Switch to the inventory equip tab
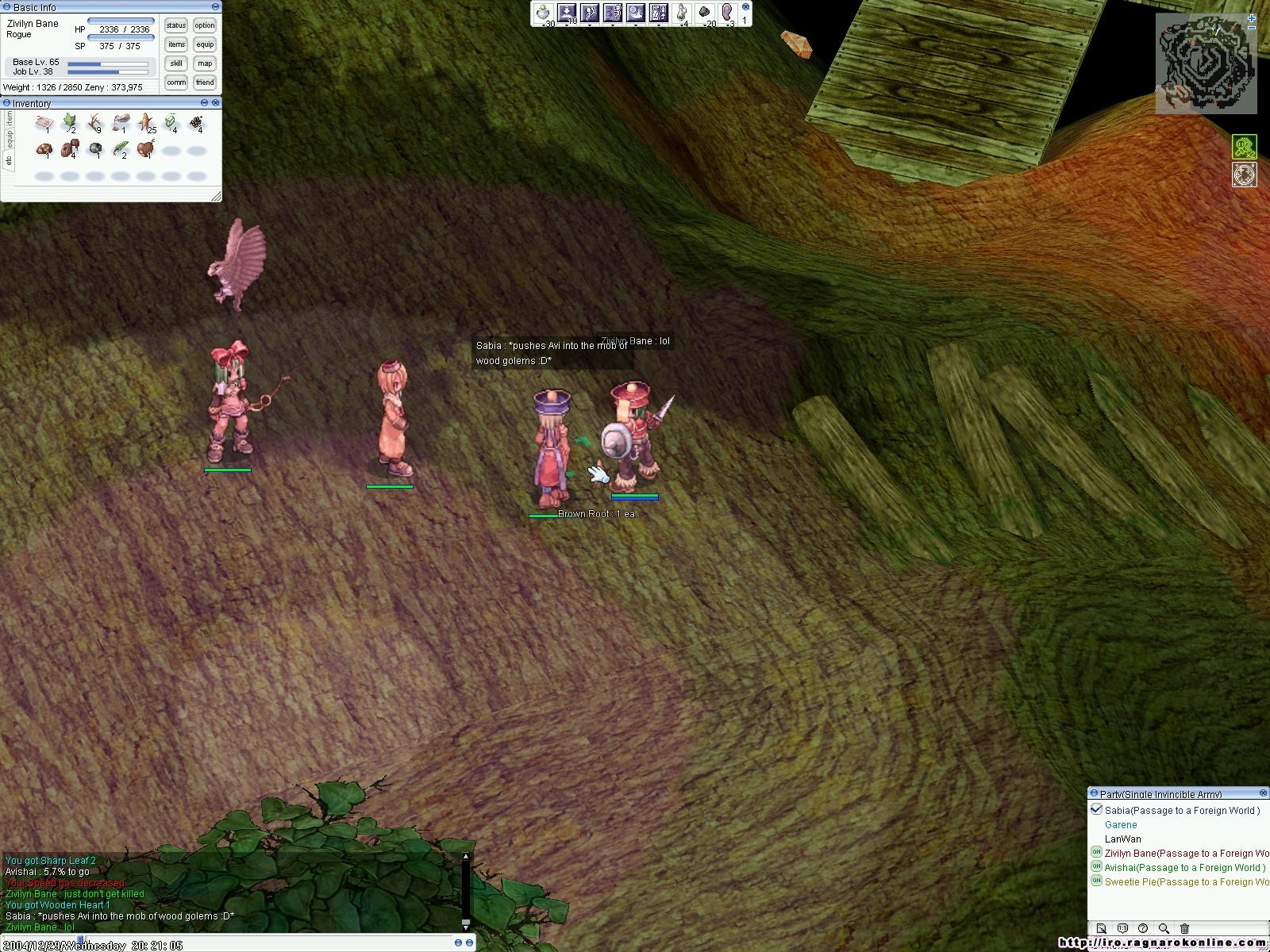This screenshot has width=1270, height=952. tap(10, 139)
